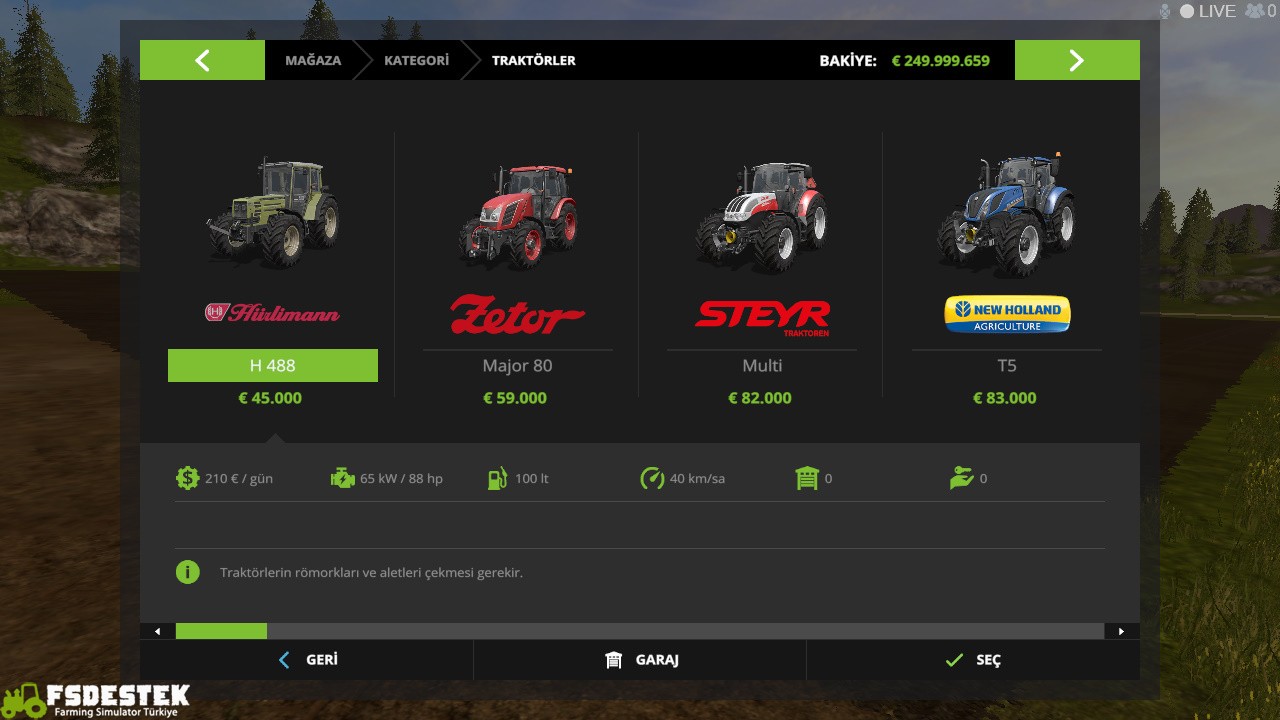Click the green info icon near hint text
Image resolution: width=1280 pixels, height=720 pixels.
(188, 572)
